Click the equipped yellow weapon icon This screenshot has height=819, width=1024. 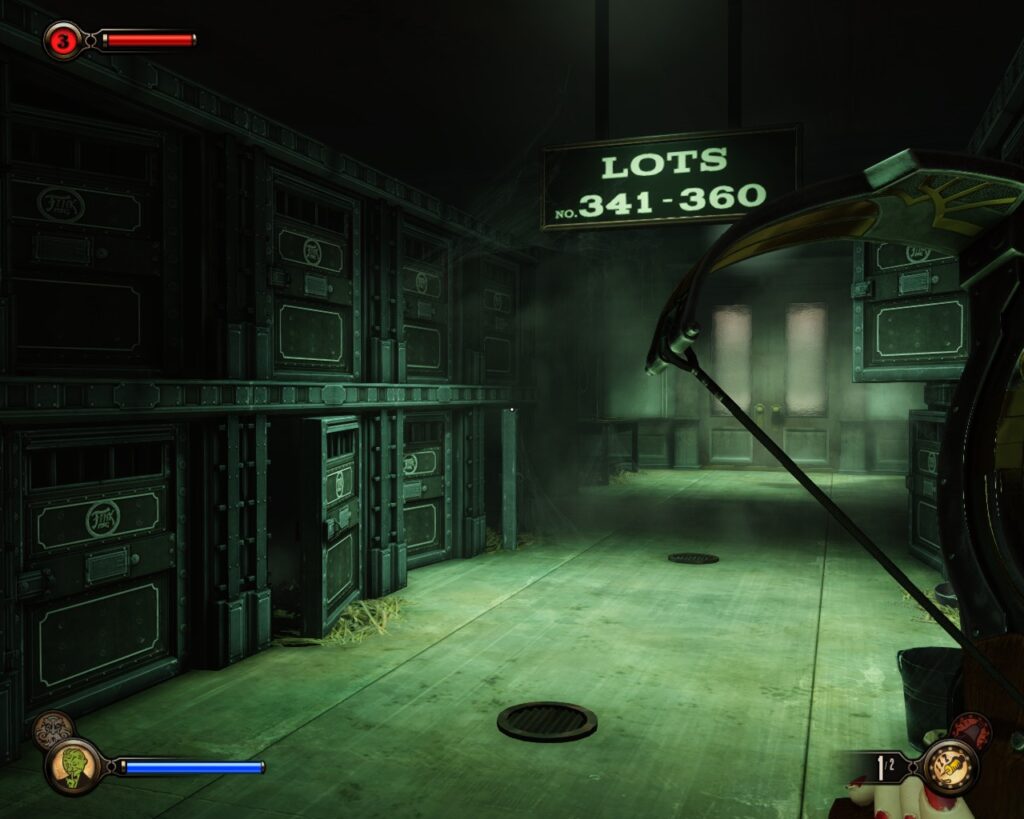[950, 766]
